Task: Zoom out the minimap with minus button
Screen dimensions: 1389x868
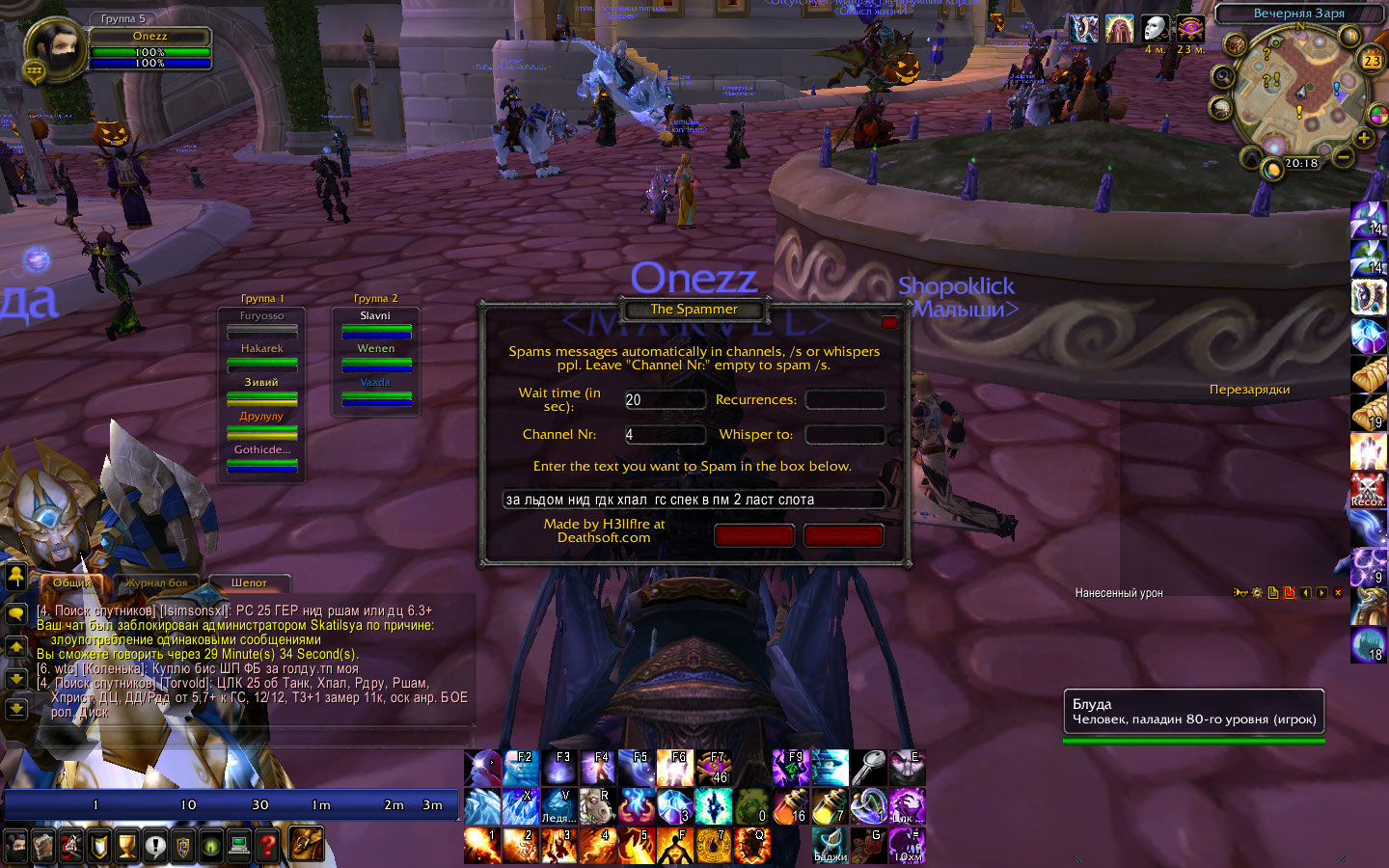Action: click(x=1344, y=154)
